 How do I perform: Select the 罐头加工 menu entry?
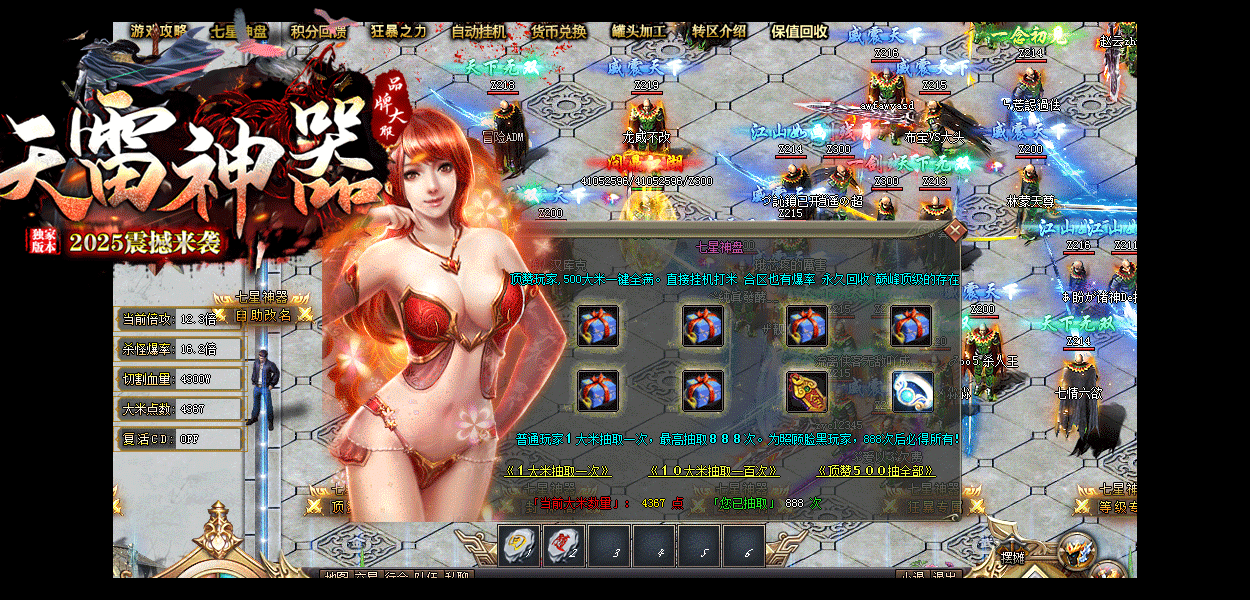[x=639, y=31]
